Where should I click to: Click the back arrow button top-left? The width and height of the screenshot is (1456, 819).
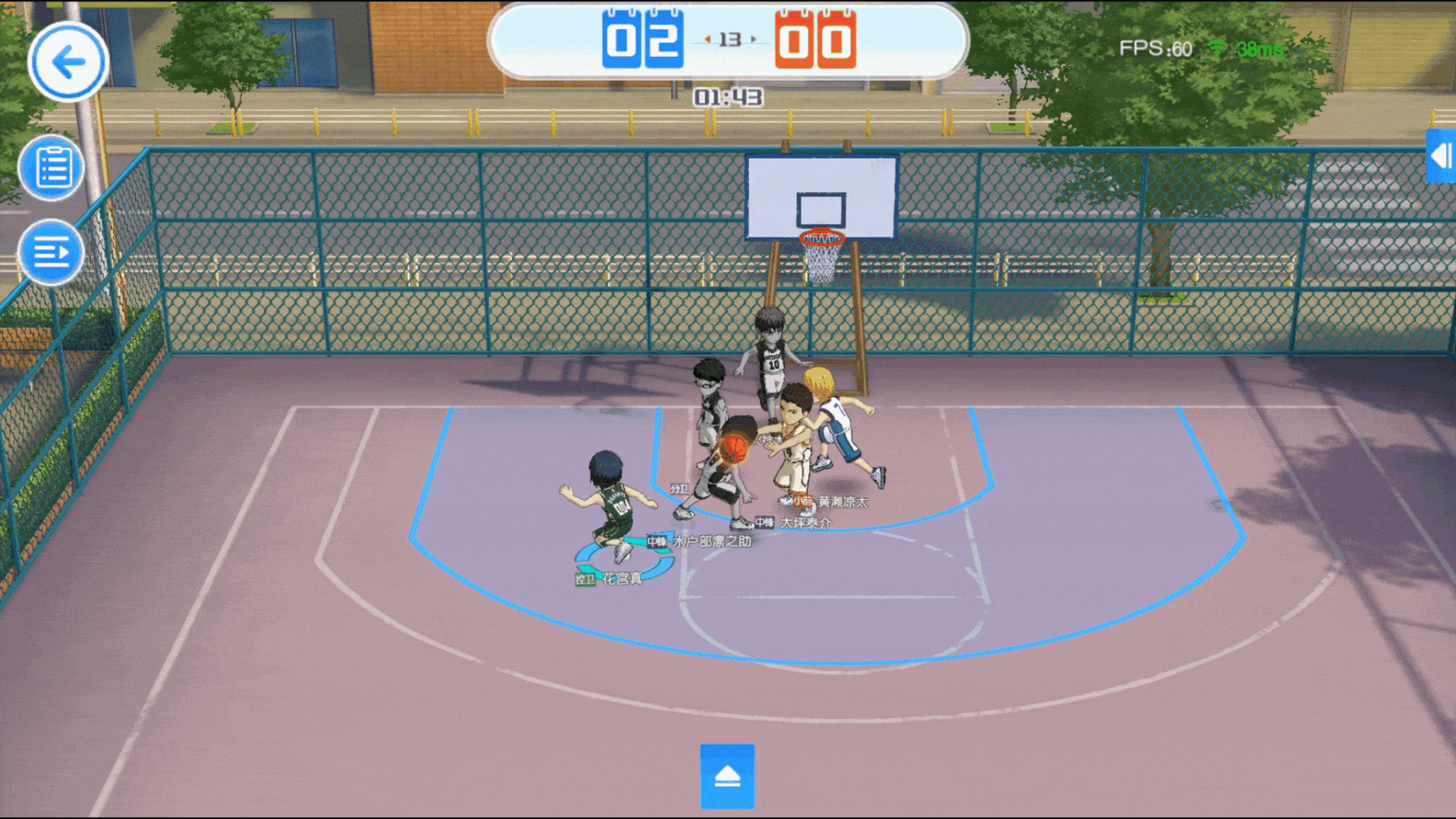[67, 63]
